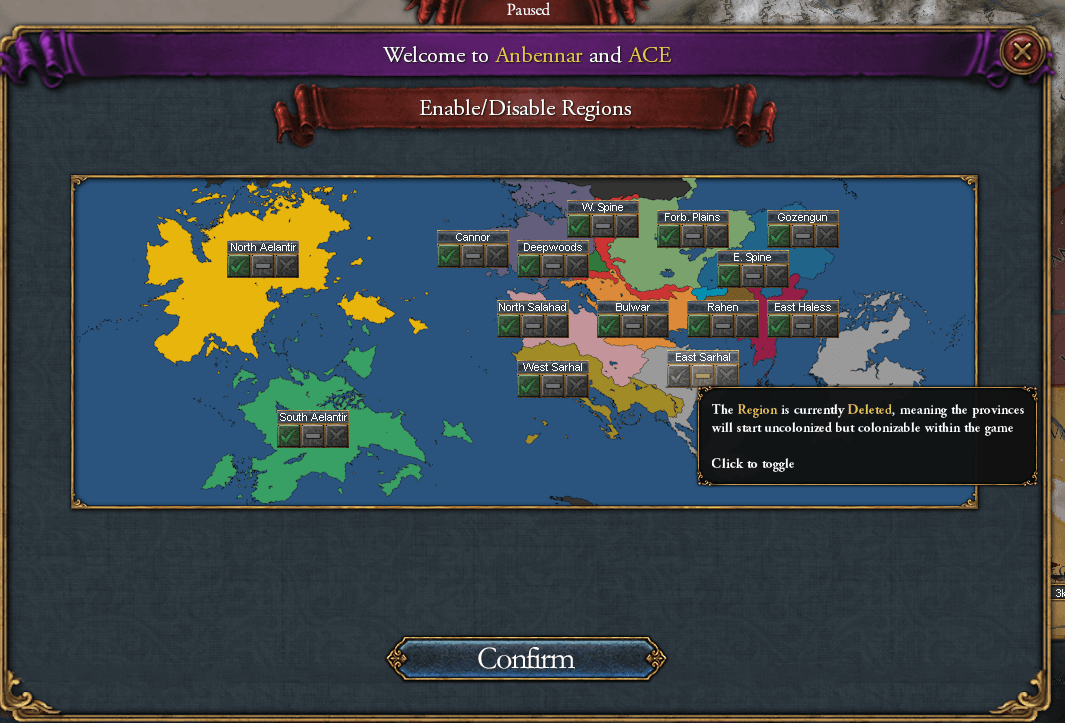1065x723 pixels.
Task: Confirm the region selection
Action: click(x=526, y=659)
